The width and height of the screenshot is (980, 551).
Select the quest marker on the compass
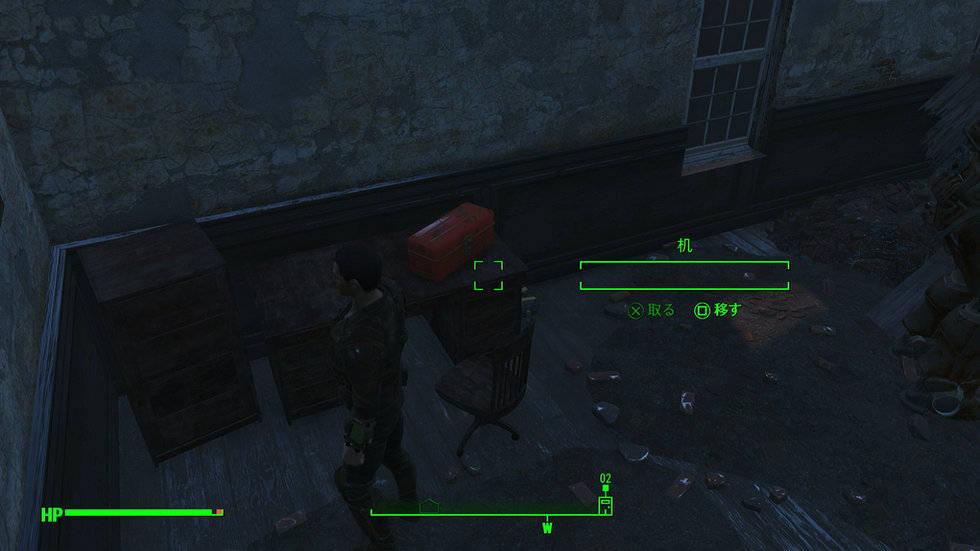point(604,503)
